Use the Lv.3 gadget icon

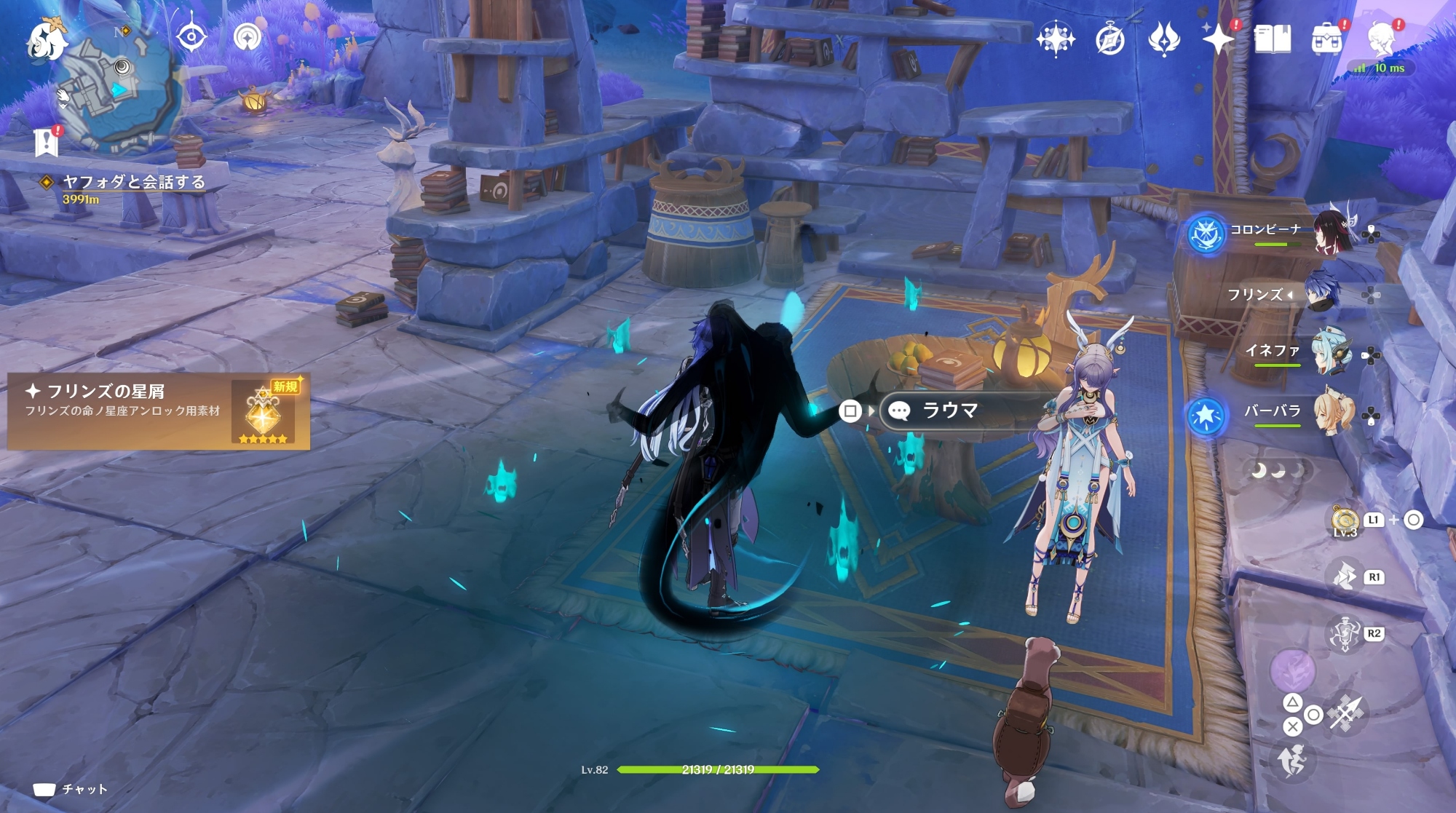1345,520
